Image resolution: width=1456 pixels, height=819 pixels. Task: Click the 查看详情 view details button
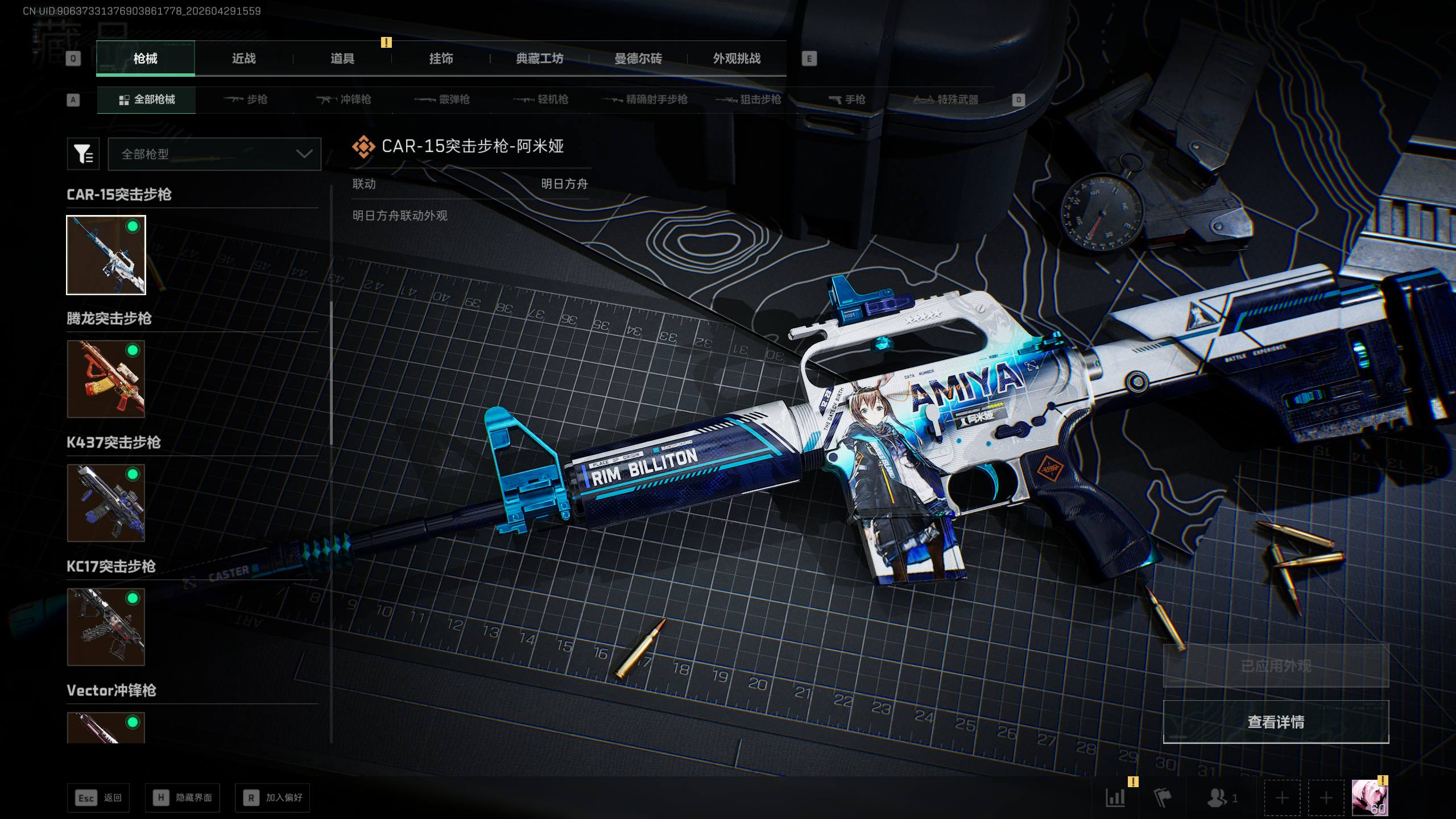(1276, 722)
